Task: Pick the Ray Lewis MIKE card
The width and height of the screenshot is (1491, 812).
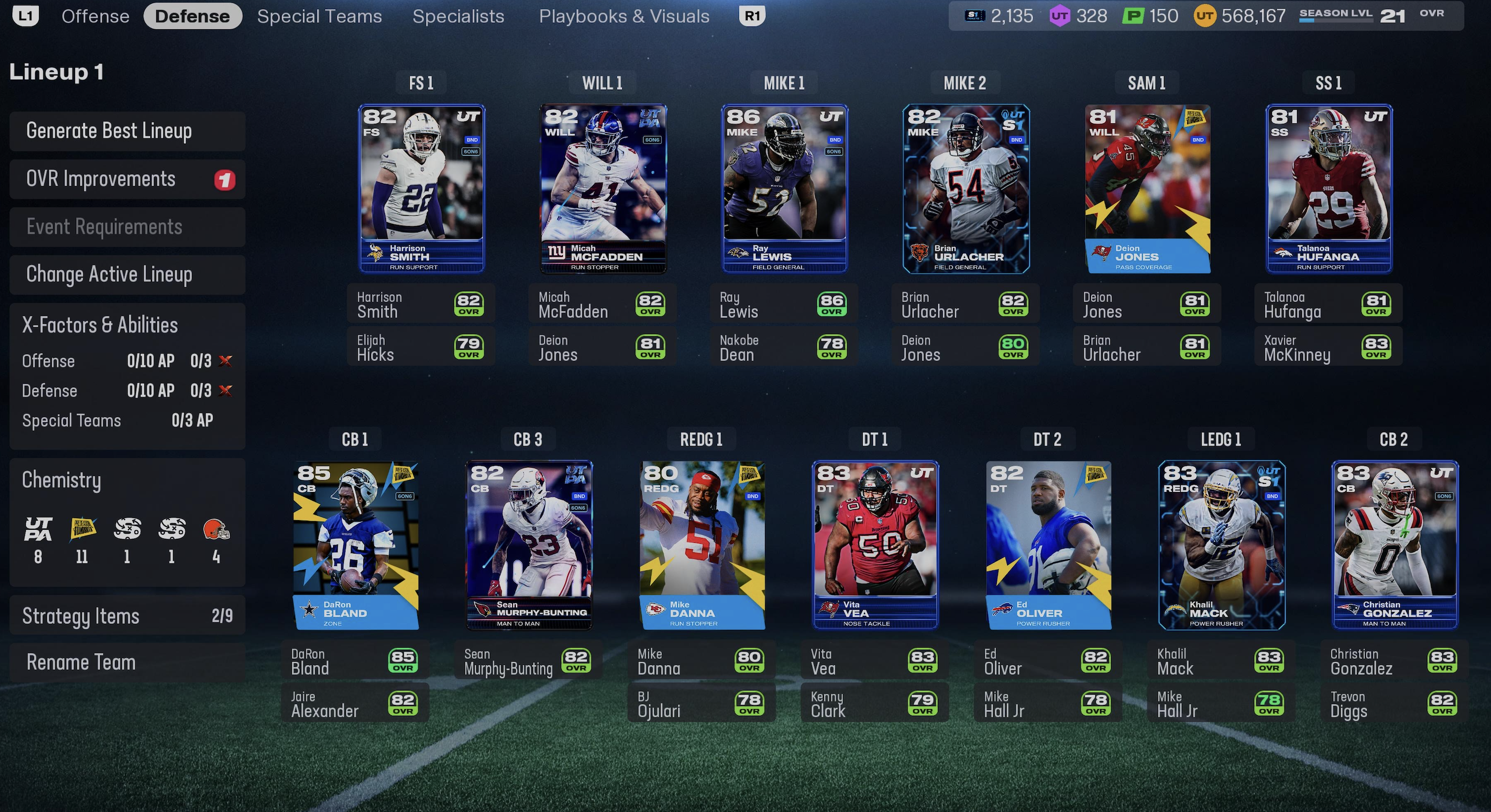Action: (784, 189)
